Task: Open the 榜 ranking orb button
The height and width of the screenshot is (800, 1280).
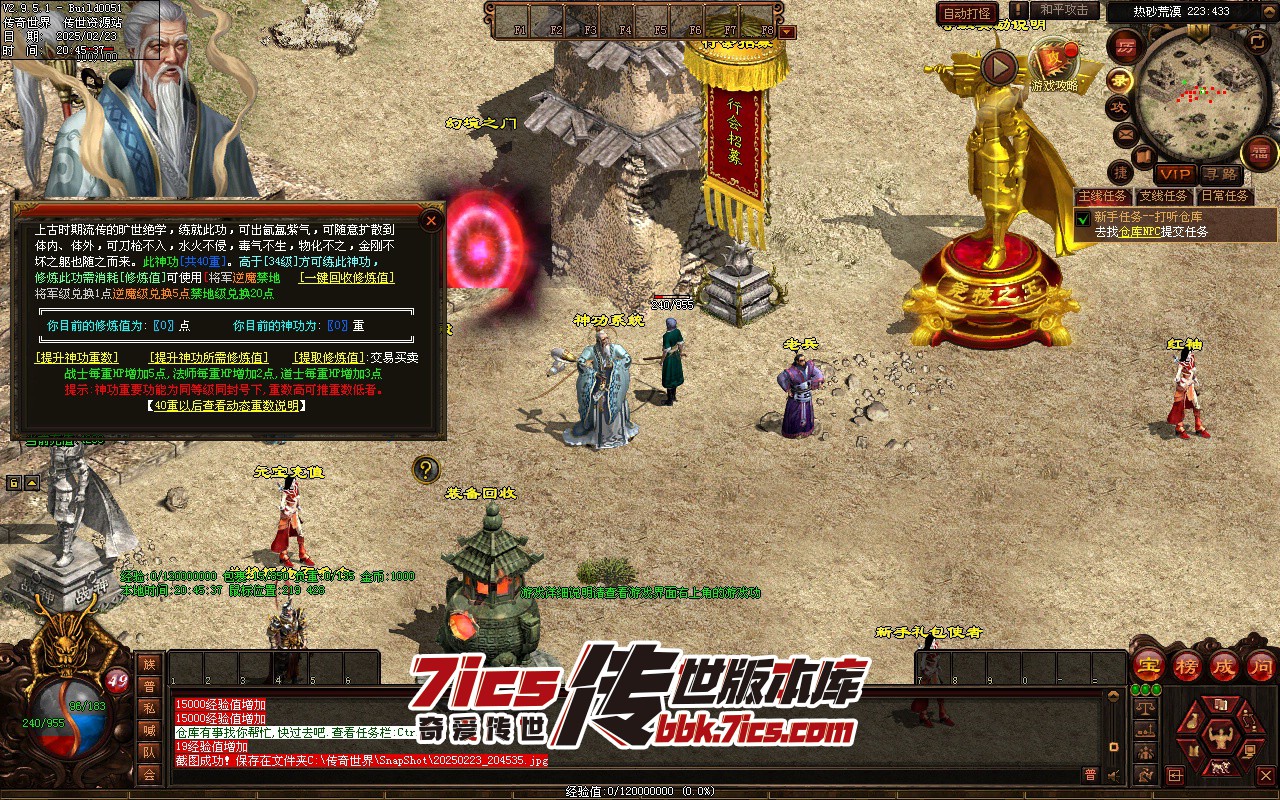Action: [x=1187, y=664]
